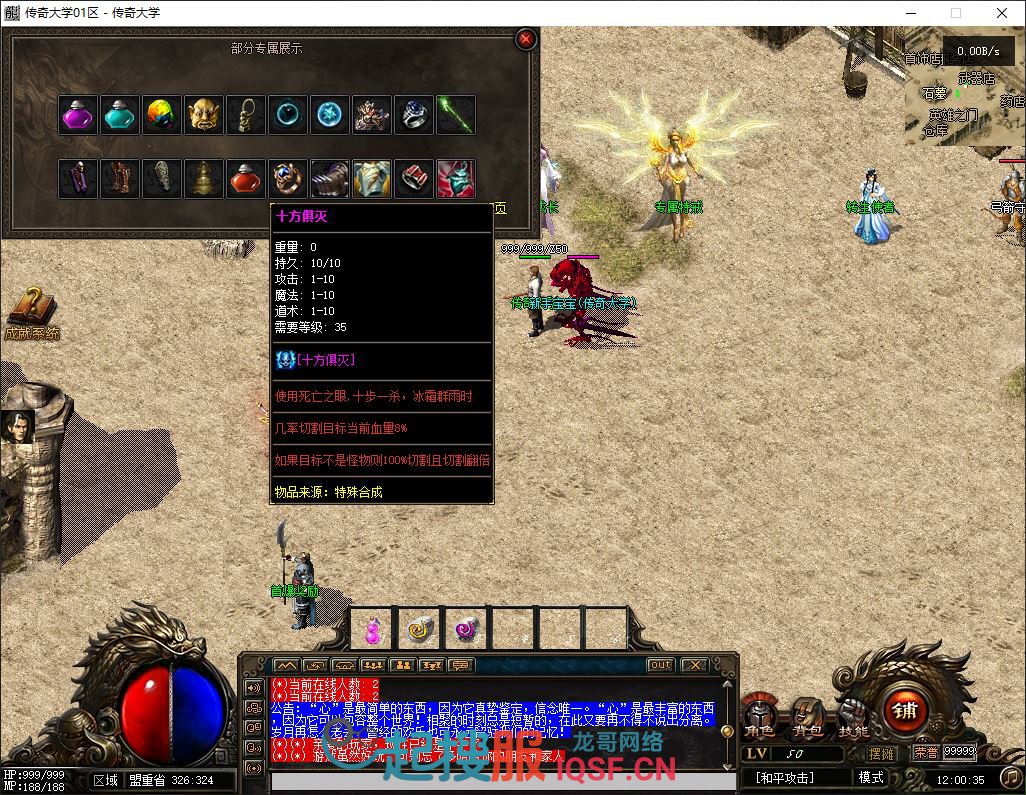Close the exclusive items showcase panel
1026x795 pixels.
click(526, 40)
